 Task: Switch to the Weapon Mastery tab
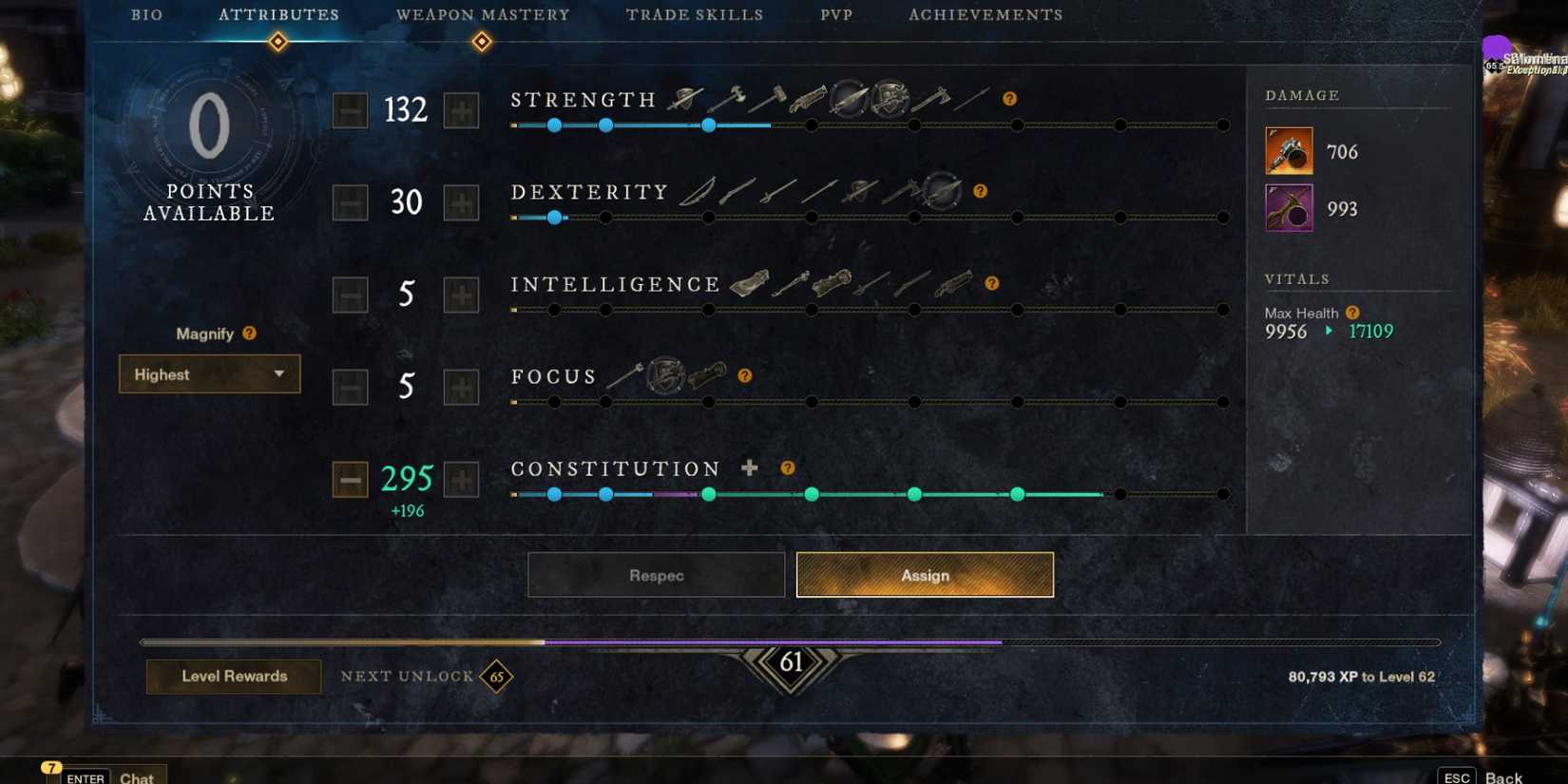pos(483,14)
